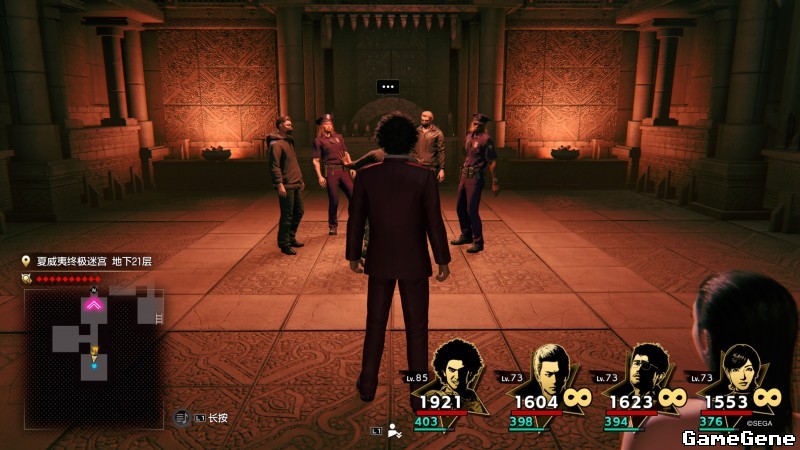The height and width of the screenshot is (450, 800).
Task: Click the pink arrow marker on the minimap
Action: 95,303
